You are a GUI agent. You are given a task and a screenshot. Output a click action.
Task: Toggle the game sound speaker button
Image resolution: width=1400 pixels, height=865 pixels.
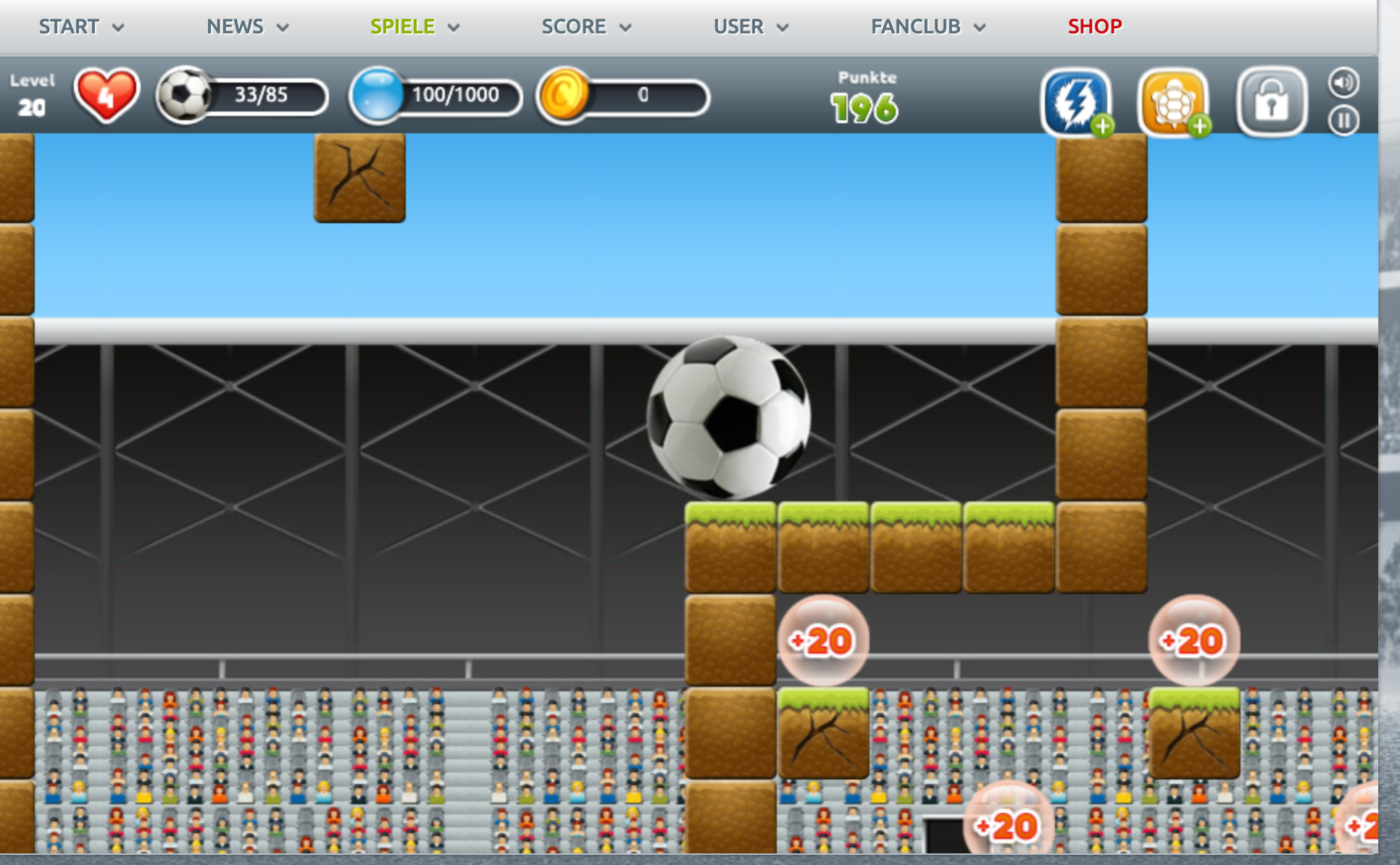(x=1343, y=83)
